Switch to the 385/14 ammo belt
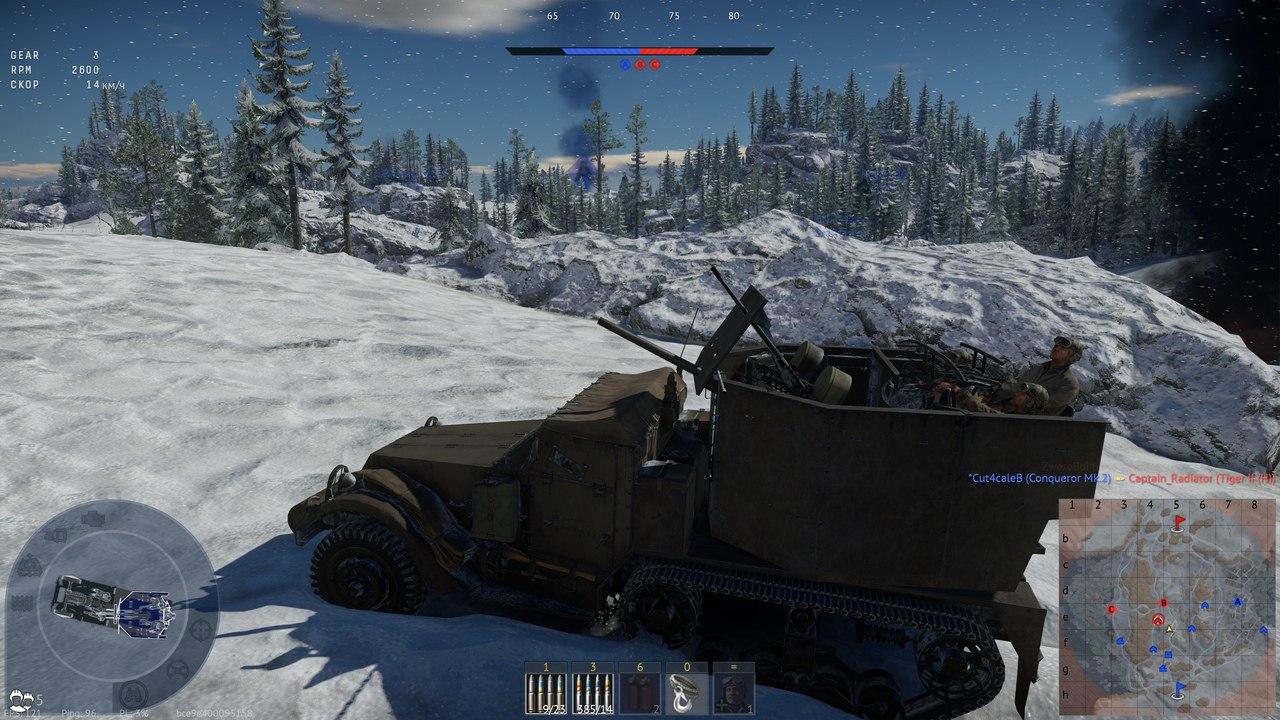This screenshot has height=720, width=1280. (593, 688)
